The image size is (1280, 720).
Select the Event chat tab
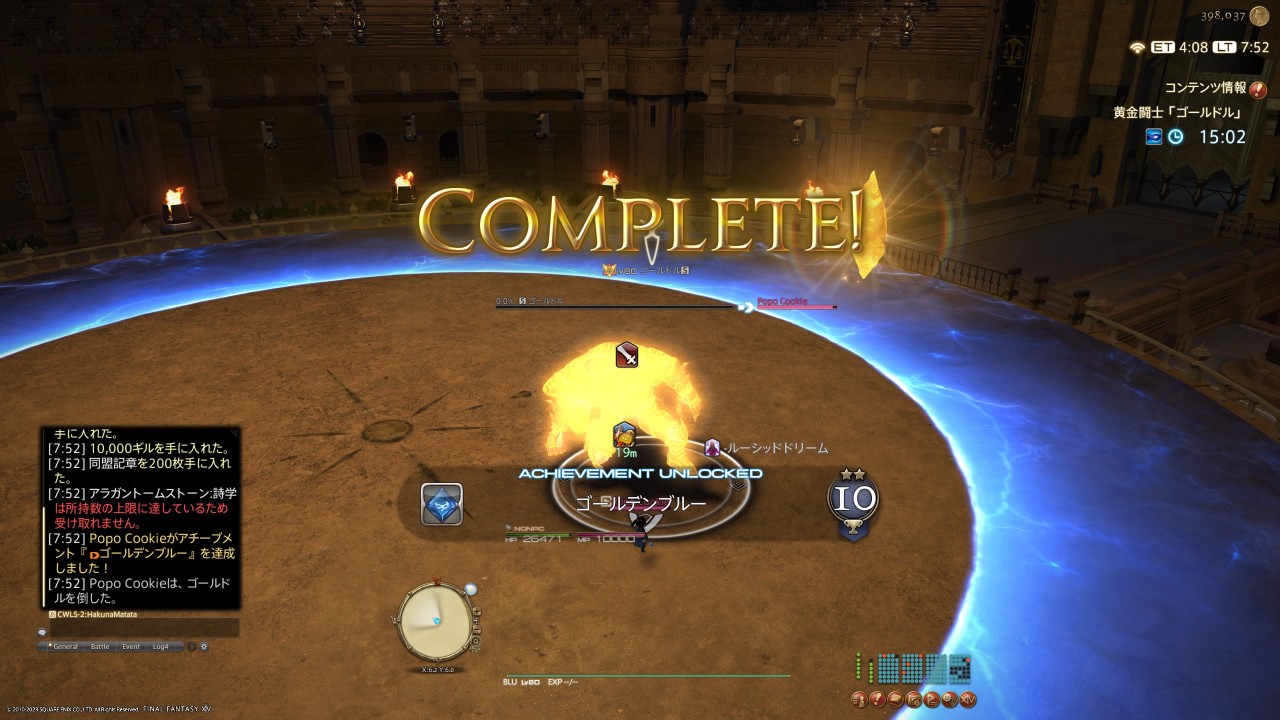click(131, 647)
